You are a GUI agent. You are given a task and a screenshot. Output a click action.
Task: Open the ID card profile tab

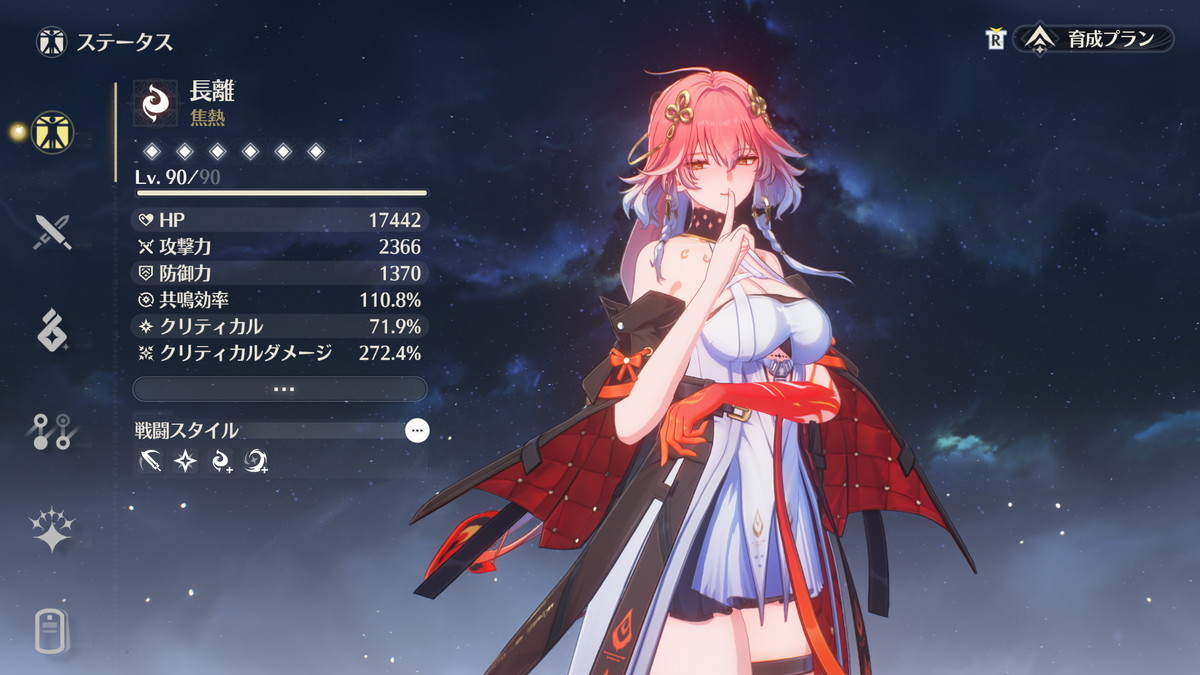50,630
